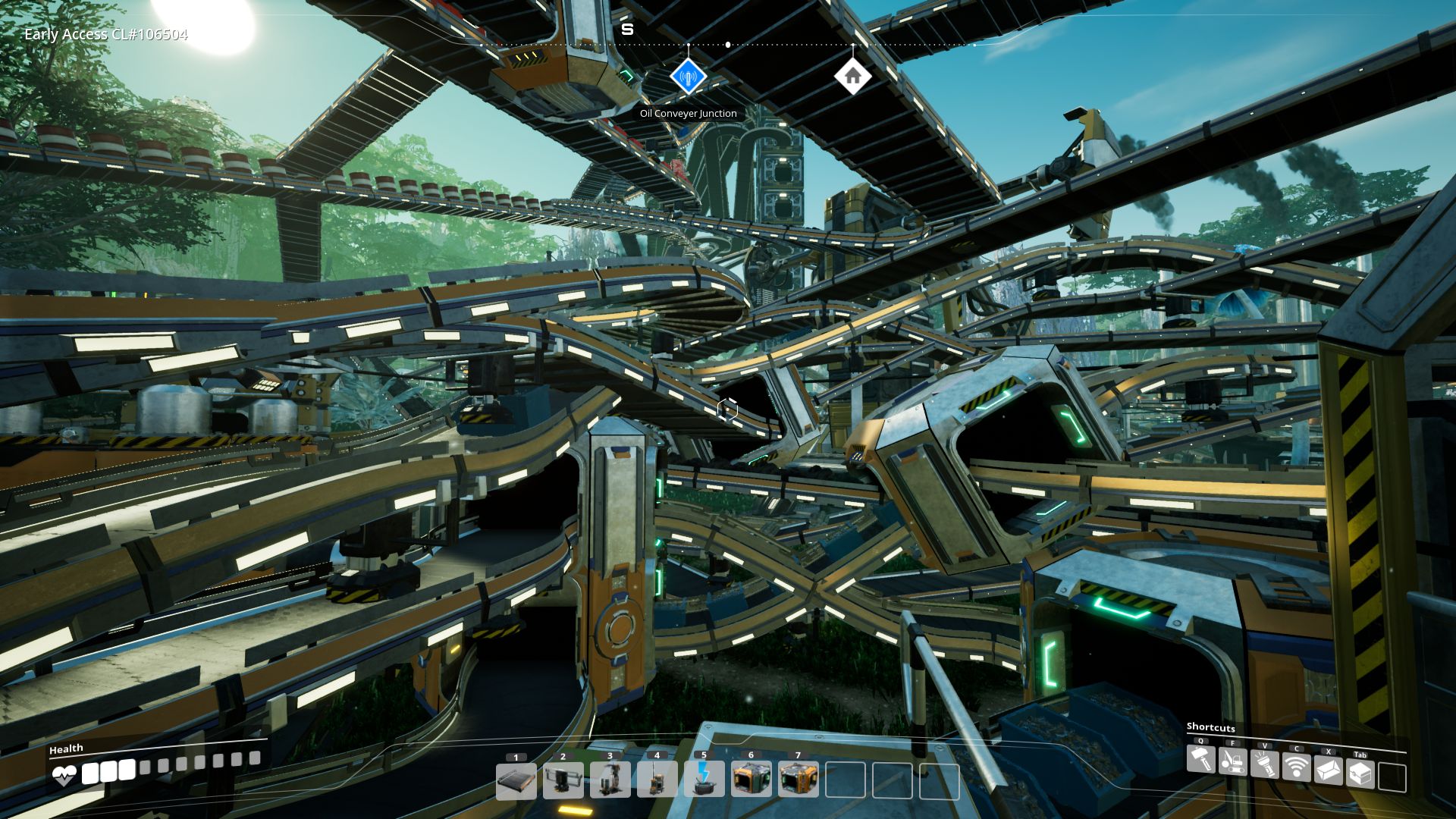The image size is (1456, 819).
Task: Pick the orange box in hotbar slot 7
Action: [799, 781]
